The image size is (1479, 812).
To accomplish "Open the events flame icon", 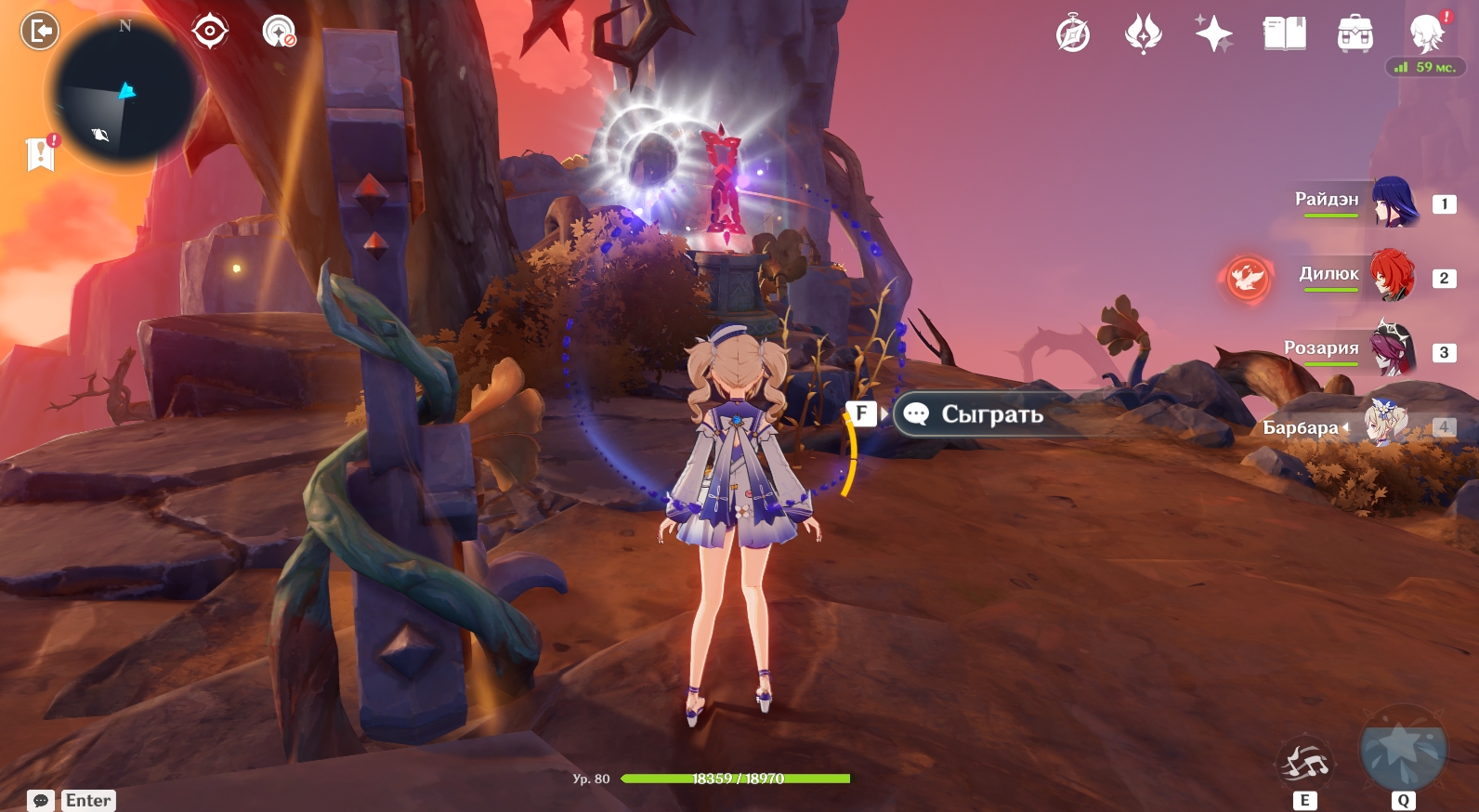I will click(x=1143, y=35).
